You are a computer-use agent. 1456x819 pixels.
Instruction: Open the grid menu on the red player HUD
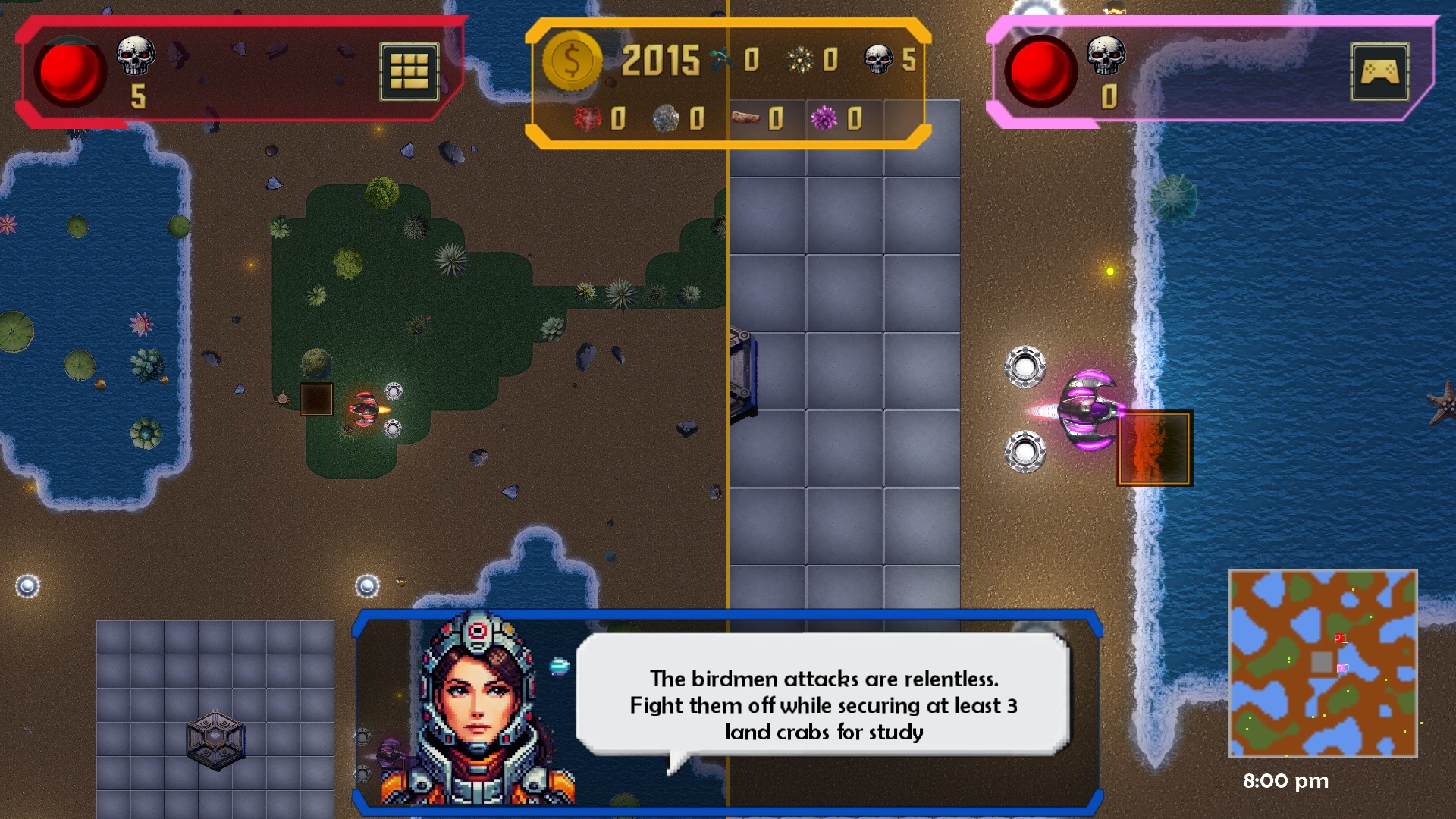[x=409, y=70]
